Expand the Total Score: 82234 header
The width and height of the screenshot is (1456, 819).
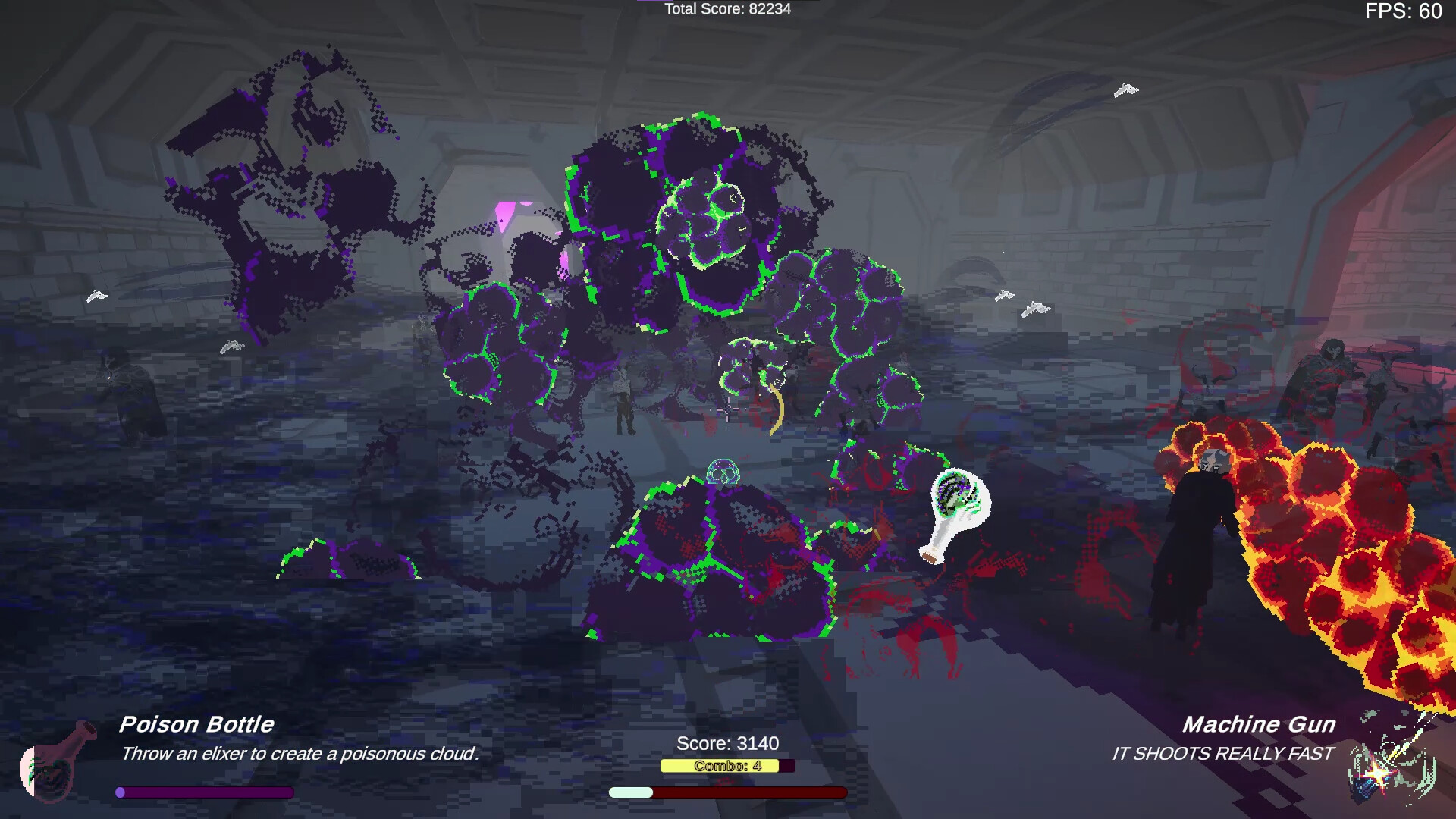[x=726, y=10]
